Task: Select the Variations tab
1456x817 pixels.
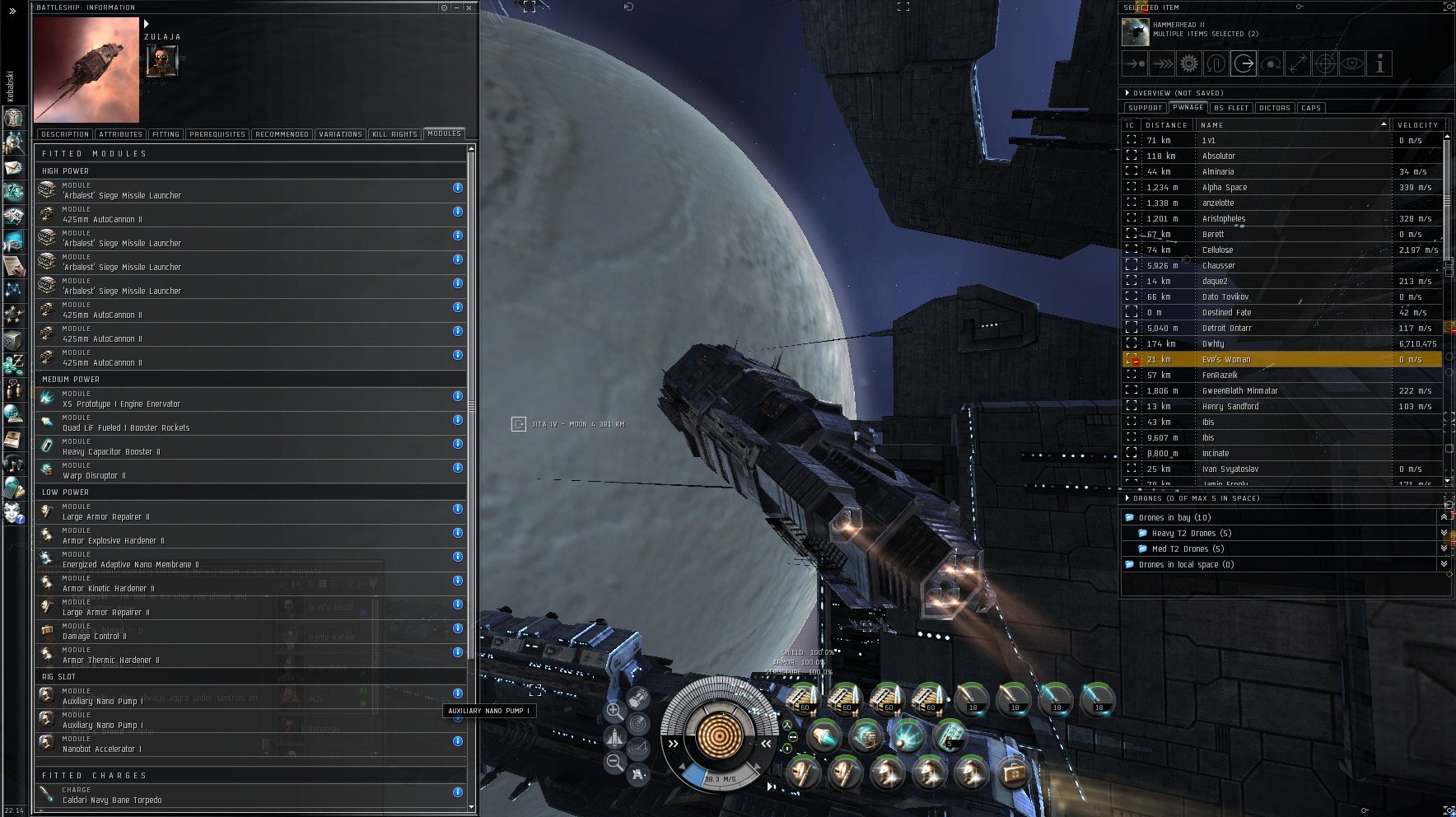Action: coord(340,134)
